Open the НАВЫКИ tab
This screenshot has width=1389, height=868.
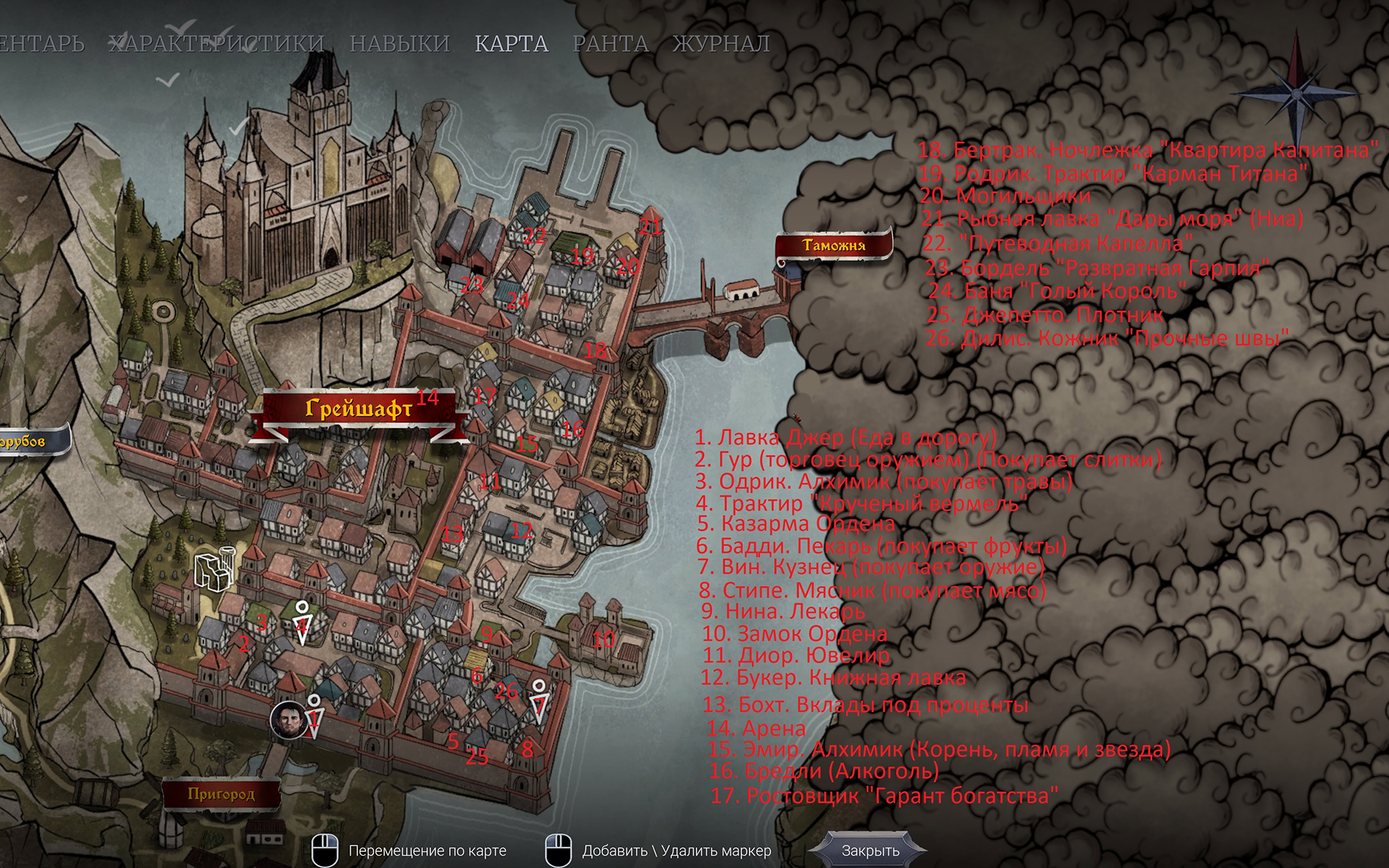pyautogui.click(x=399, y=44)
